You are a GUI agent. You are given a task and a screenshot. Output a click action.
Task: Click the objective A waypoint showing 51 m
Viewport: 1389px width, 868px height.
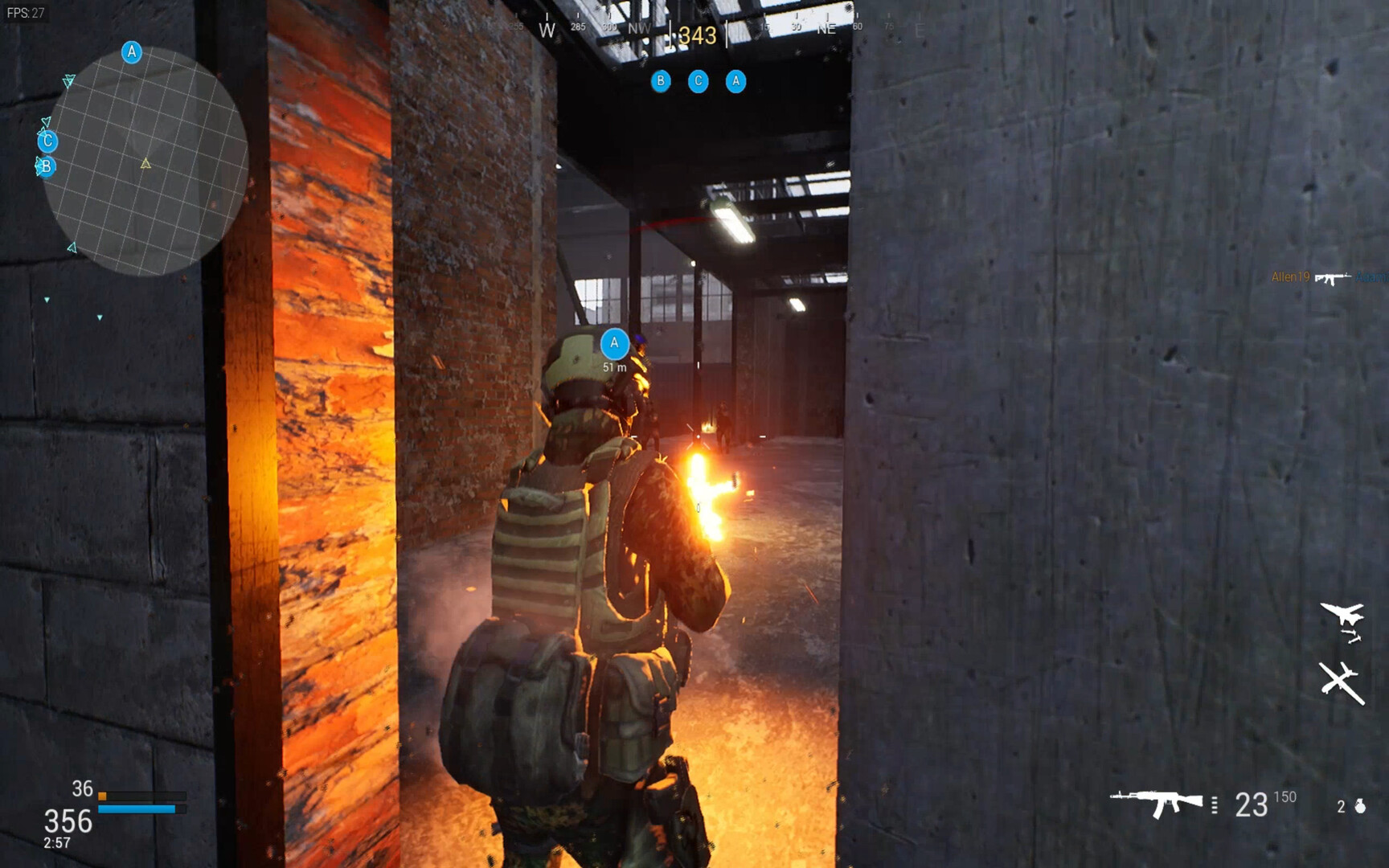pos(614,344)
